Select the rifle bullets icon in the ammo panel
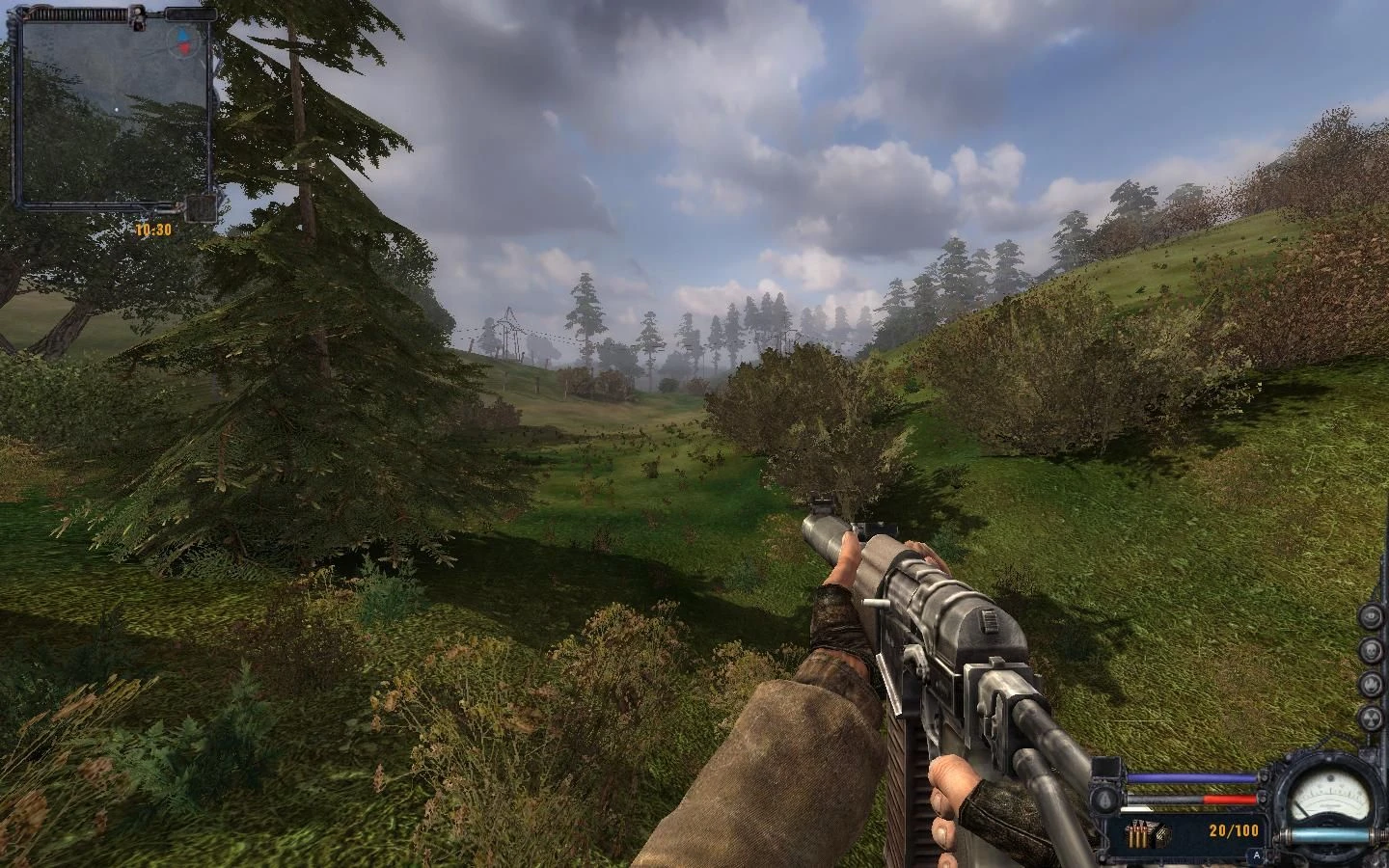Image resolution: width=1389 pixels, height=868 pixels. (x=1137, y=832)
